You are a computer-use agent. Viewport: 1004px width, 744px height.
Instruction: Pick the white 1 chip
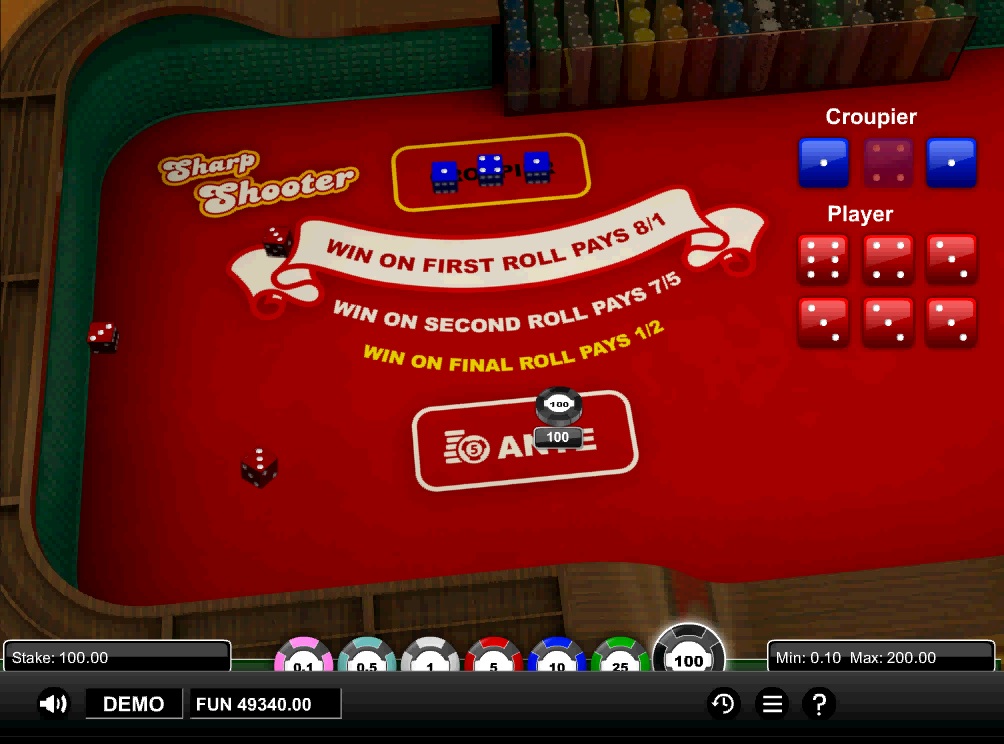pyautogui.click(x=430, y=658)
